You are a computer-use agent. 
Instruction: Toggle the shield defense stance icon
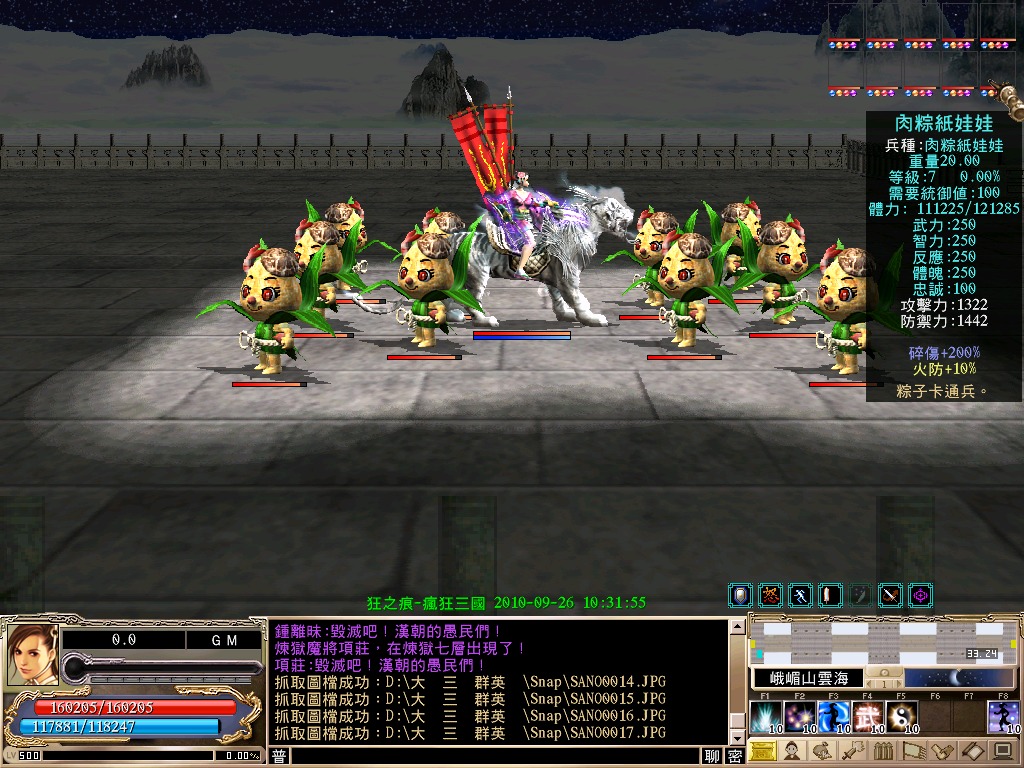pyautogui.click(x=740, y=596)
